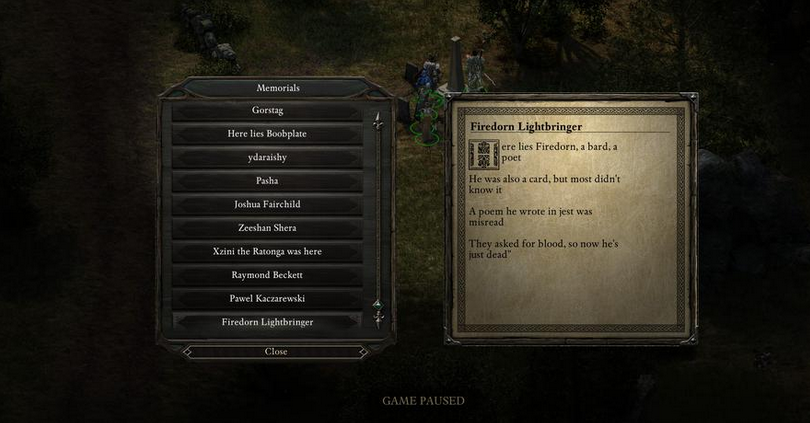This screenshot has width=810, height=423.
Task: Open Zeeshan Shera's memorial
Action: pyautogui.click(x=267, y=228)
